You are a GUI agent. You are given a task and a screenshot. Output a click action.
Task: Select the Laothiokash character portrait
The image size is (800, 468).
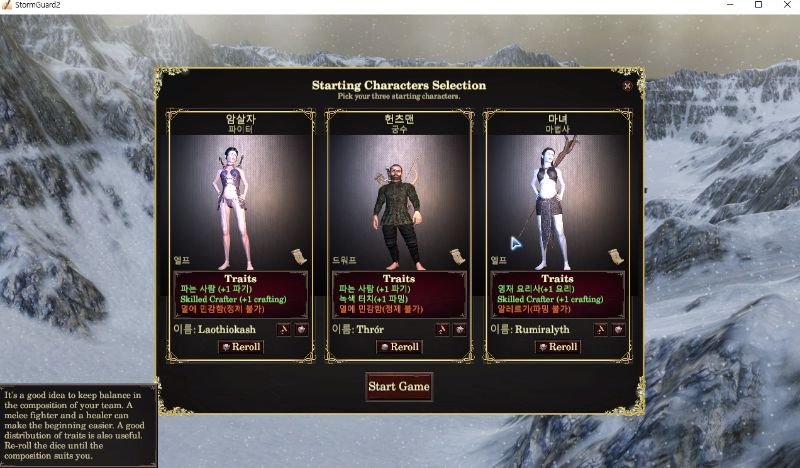(240, 195)
